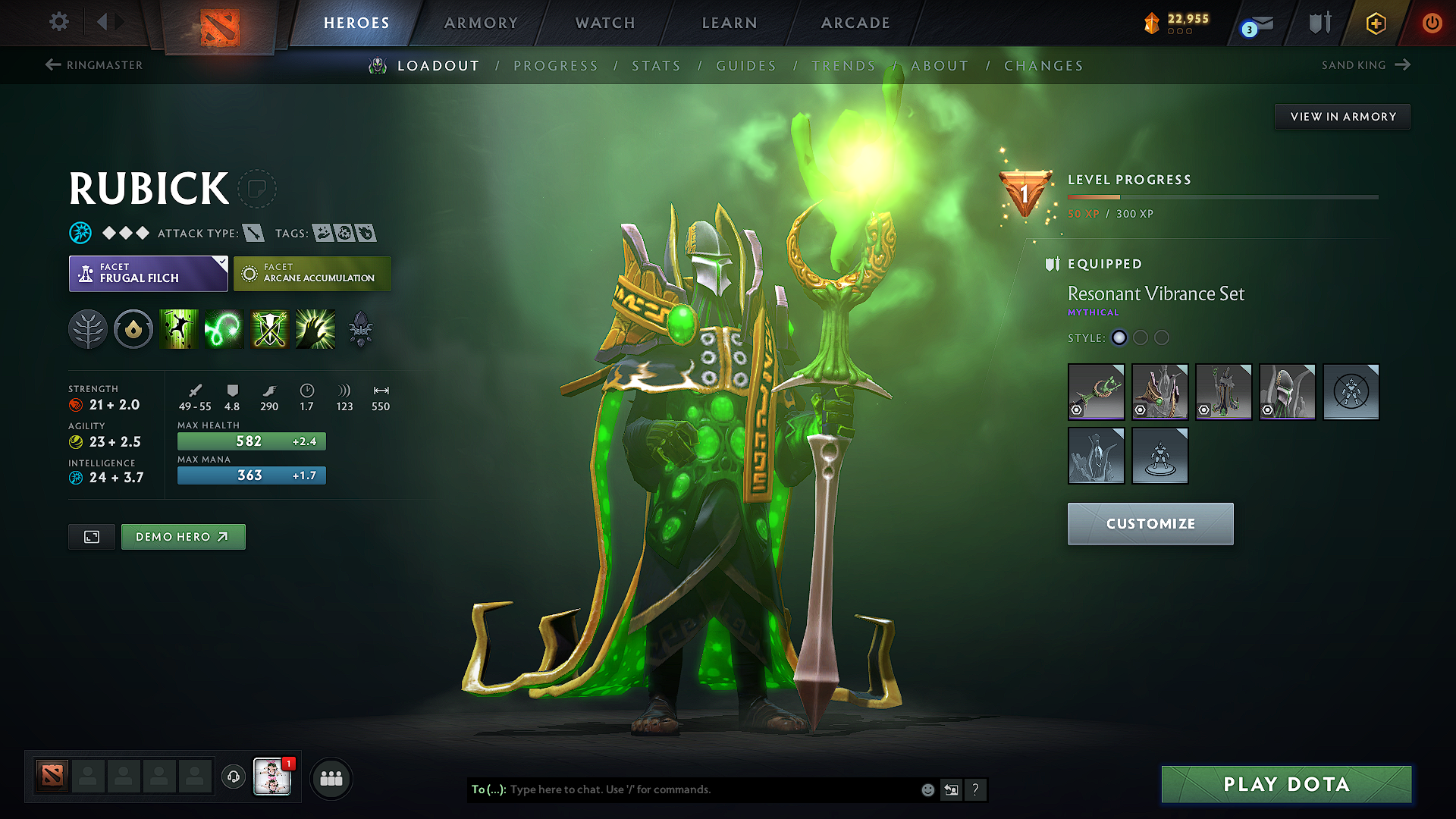Open the Dota 2 settings gear

click(x=58, y=22)
